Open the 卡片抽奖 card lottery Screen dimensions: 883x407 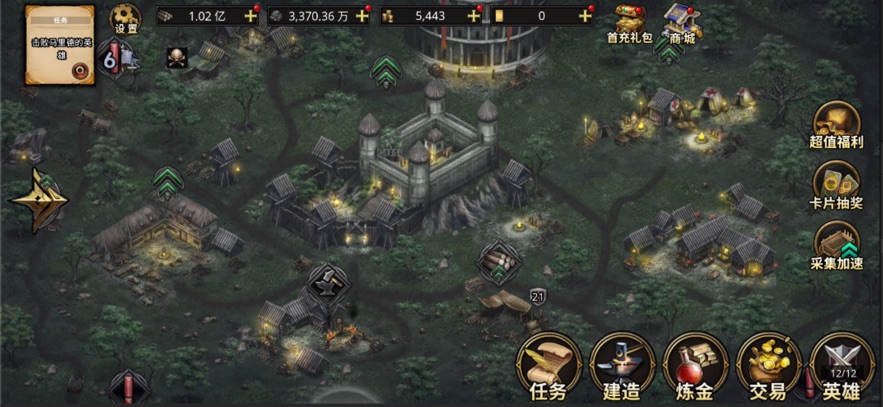(837, 184)
